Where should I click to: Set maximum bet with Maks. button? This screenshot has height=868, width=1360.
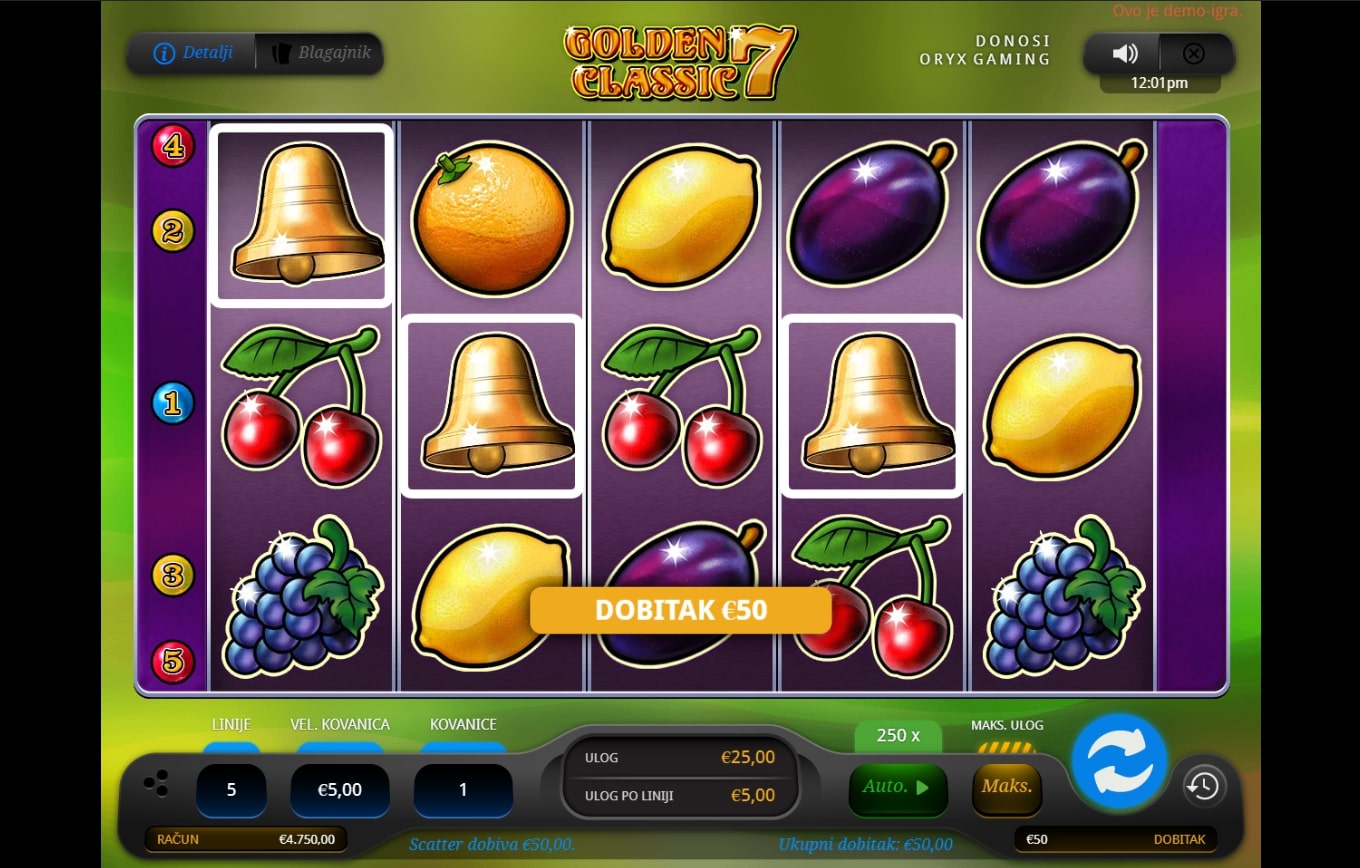click(x=1006, y=787)
